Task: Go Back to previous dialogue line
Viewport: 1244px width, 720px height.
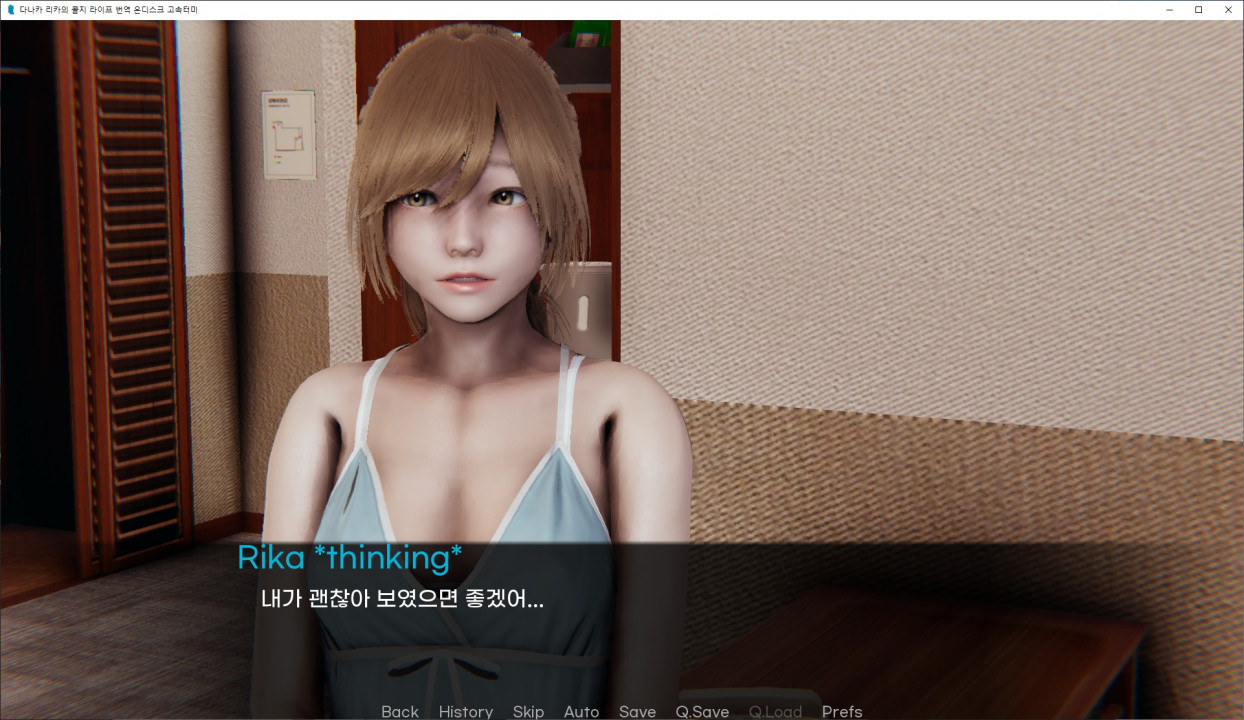Action: tap(399, 711)
